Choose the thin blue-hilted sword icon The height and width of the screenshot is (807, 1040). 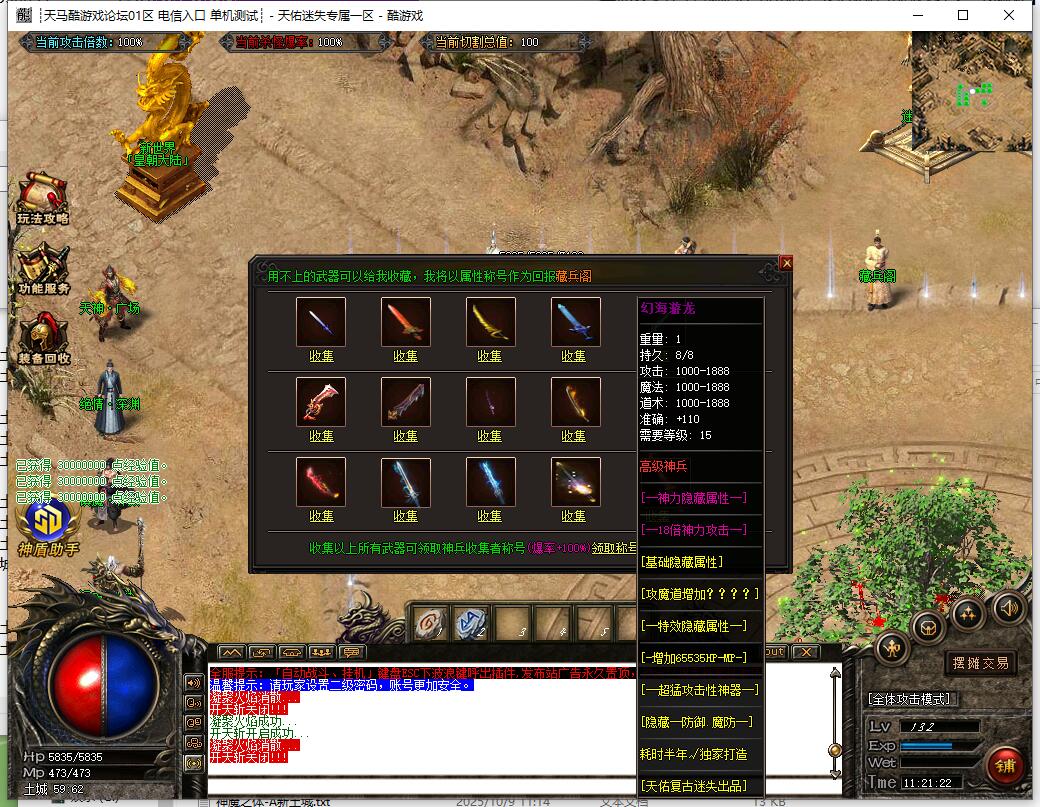[321, 322]
